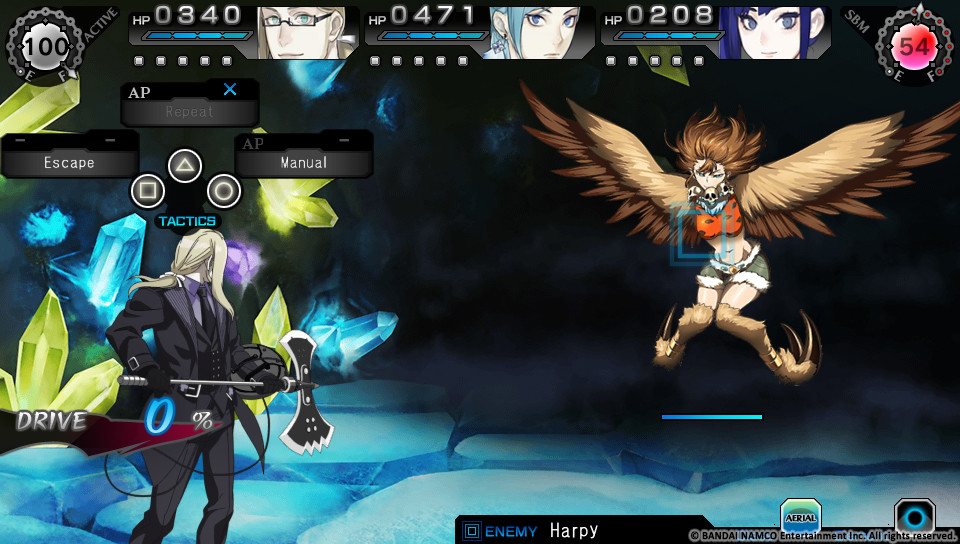
Task: Select the light-blue-haired party member portrait
Action: tap(538, 33)
